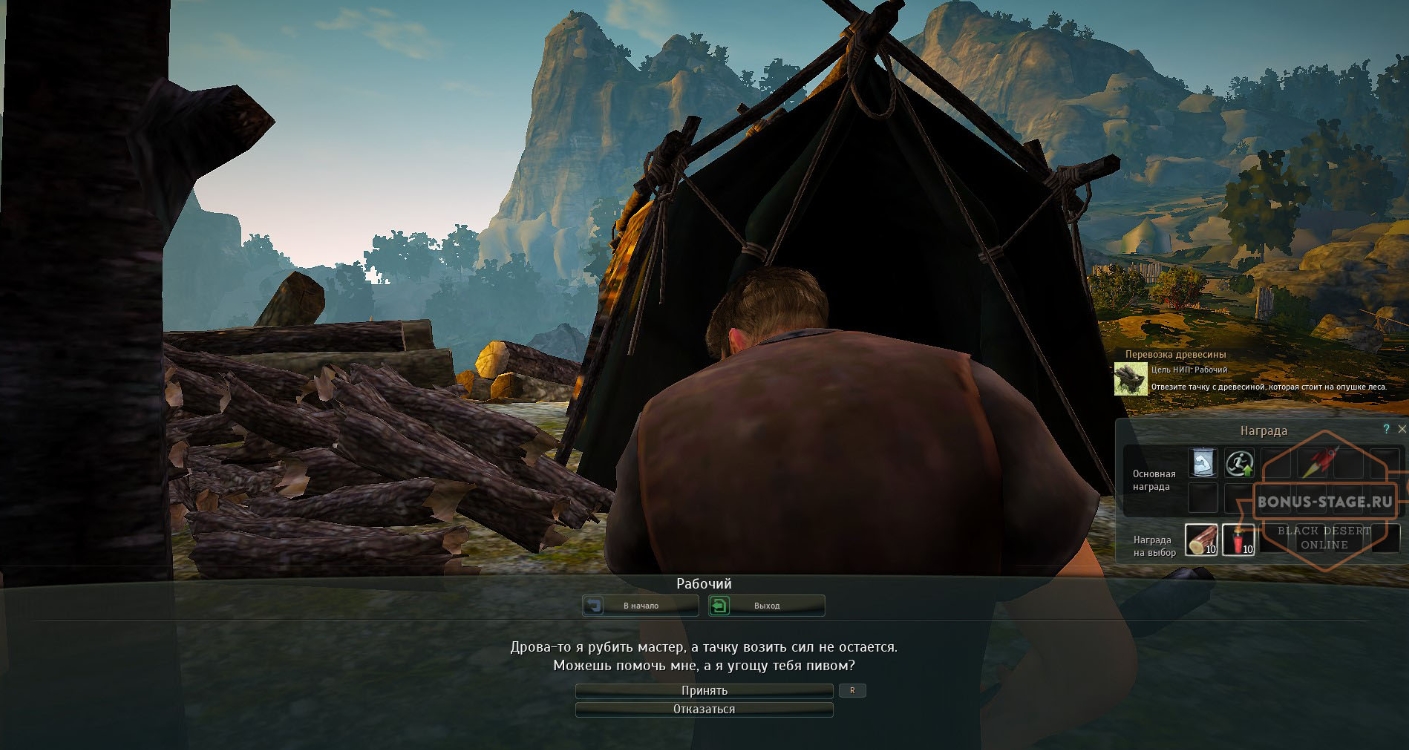Exit the conversation with Выход
The height and width of the screenshot is (750, 1409).
(x=767, y=605)
